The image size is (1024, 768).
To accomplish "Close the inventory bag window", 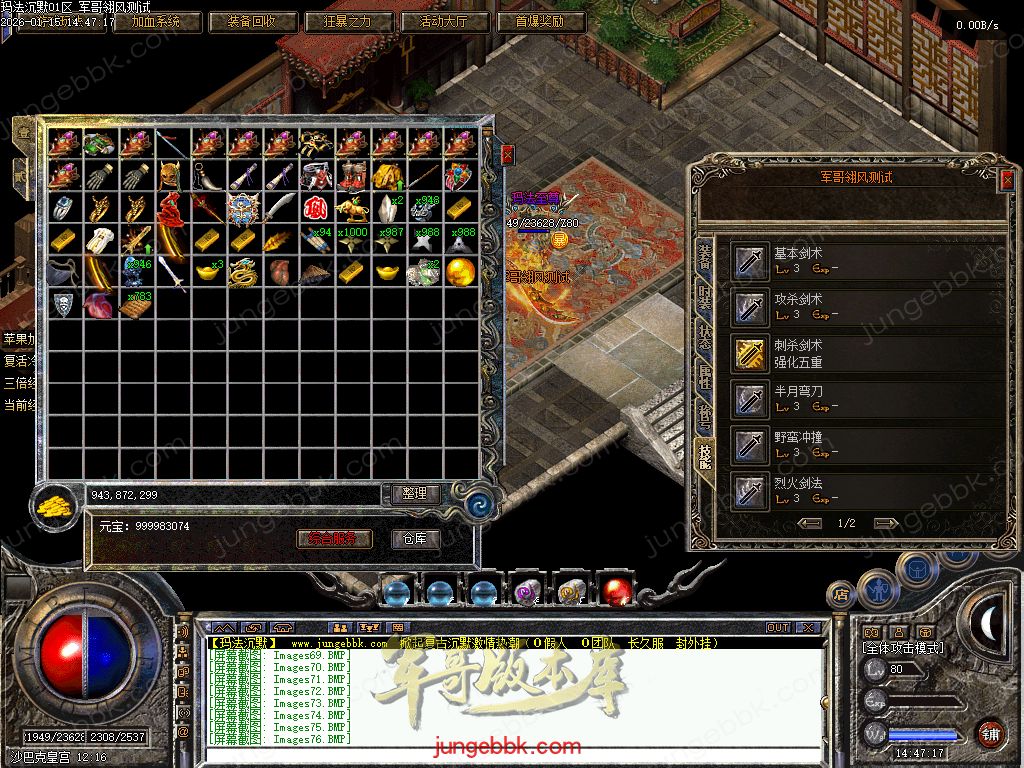I will 507,154.
